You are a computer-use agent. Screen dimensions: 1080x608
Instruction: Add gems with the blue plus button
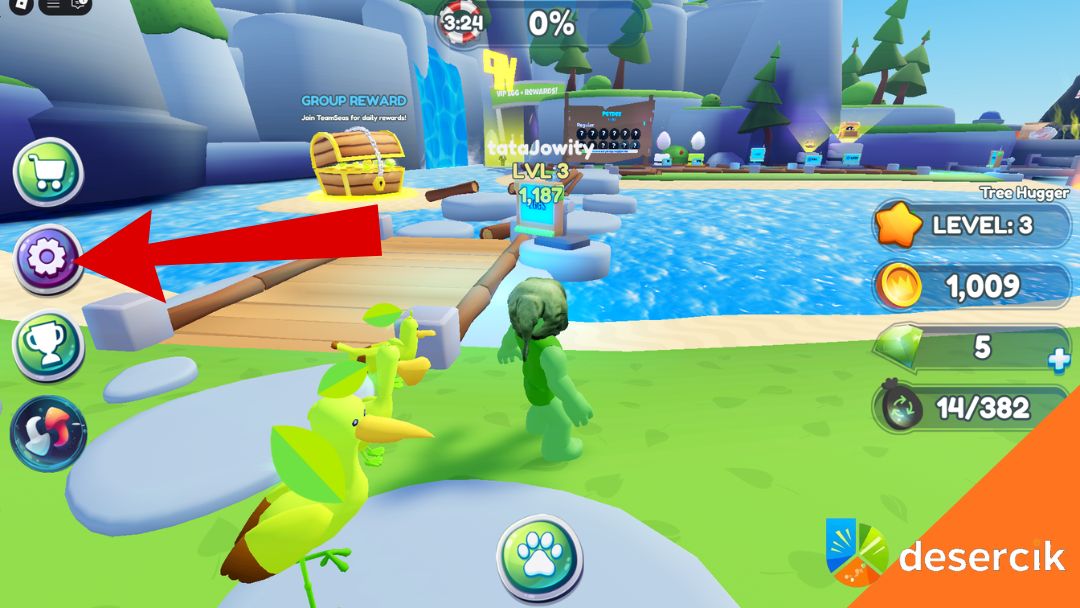tap(1058, 364)
